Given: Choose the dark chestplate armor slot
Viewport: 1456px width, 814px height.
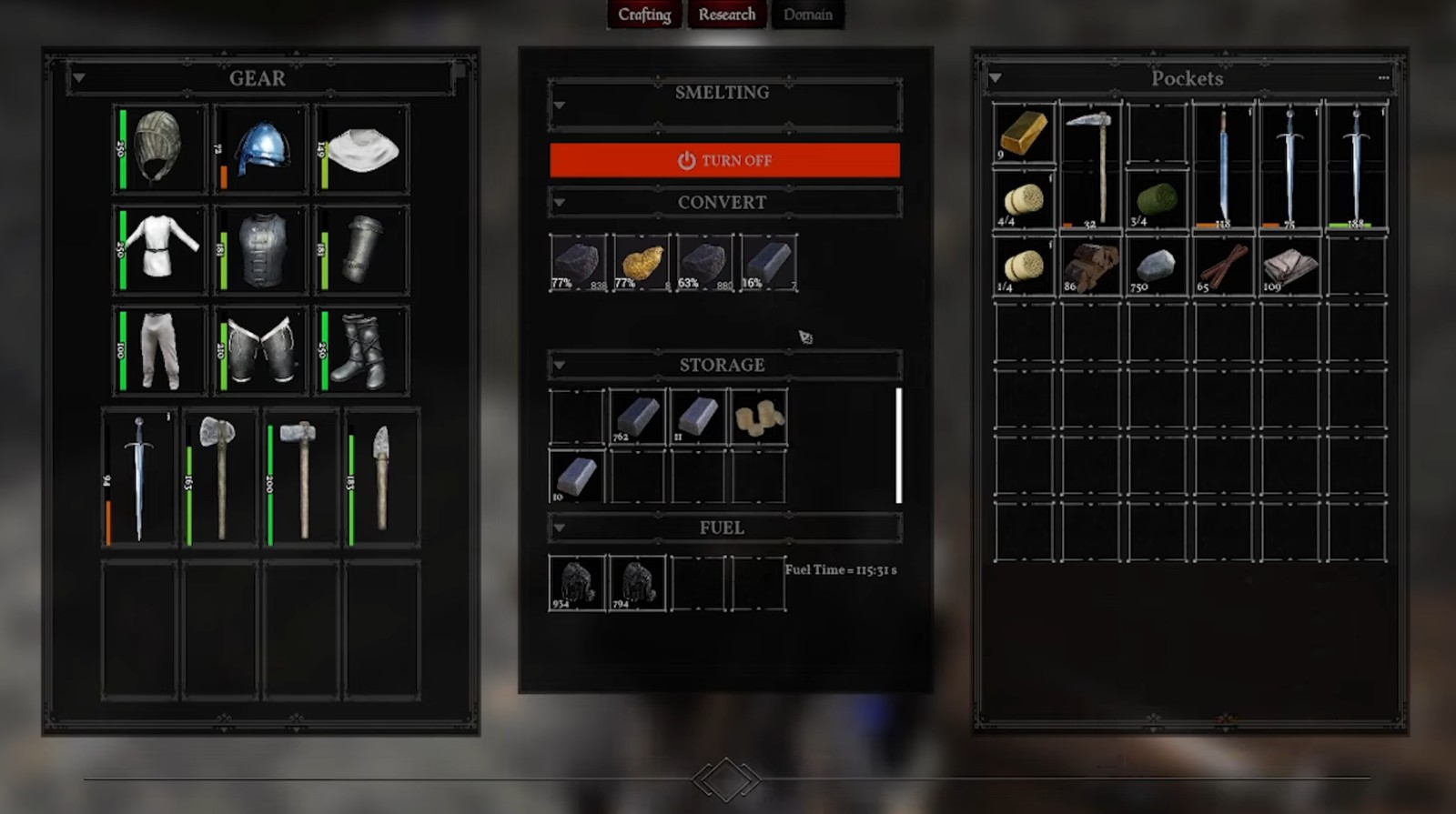Looking at the screenshot, I should point(261,249).
